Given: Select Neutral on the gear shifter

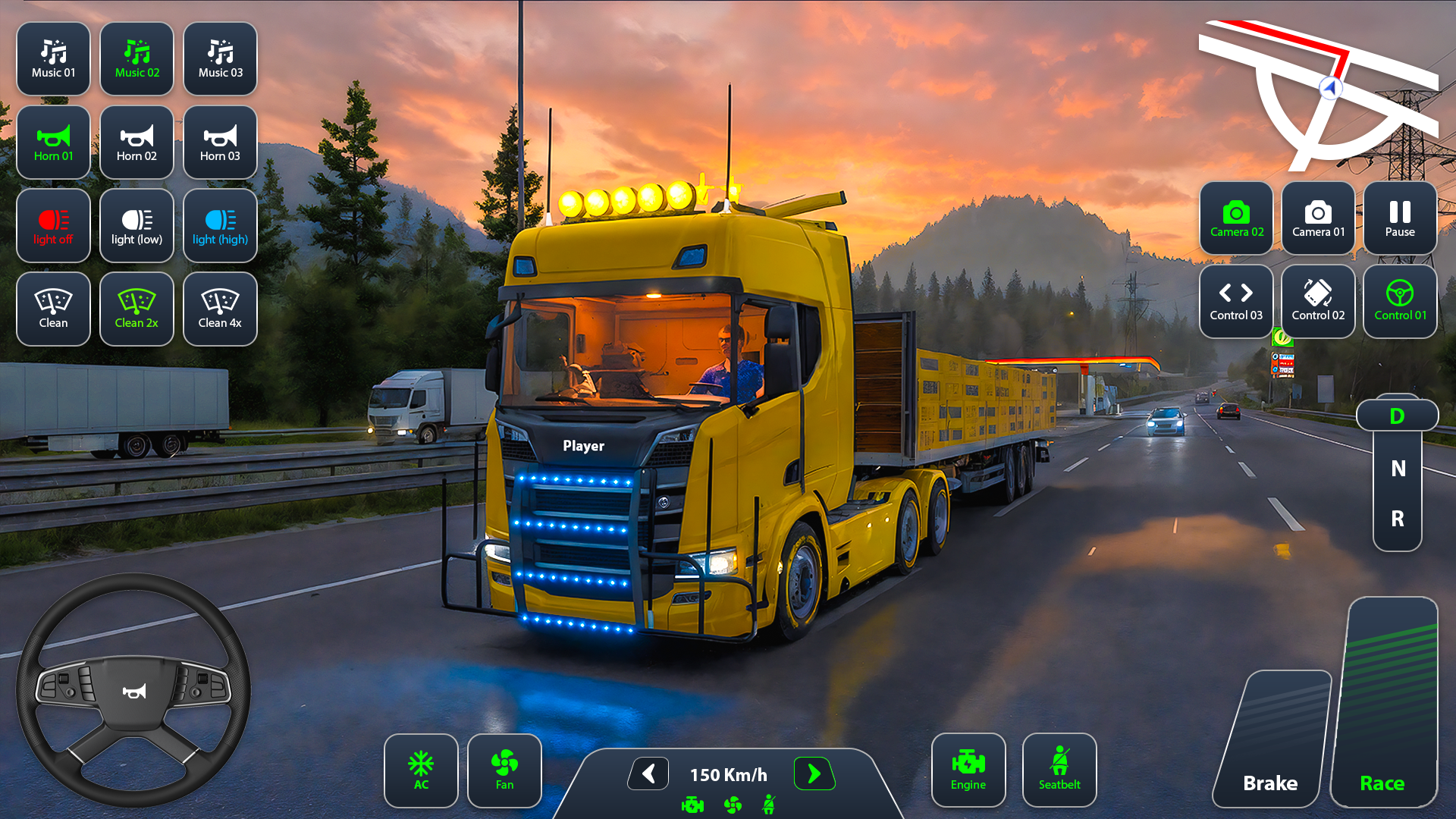Looking at the screenshot, I should coord(1396,469).
